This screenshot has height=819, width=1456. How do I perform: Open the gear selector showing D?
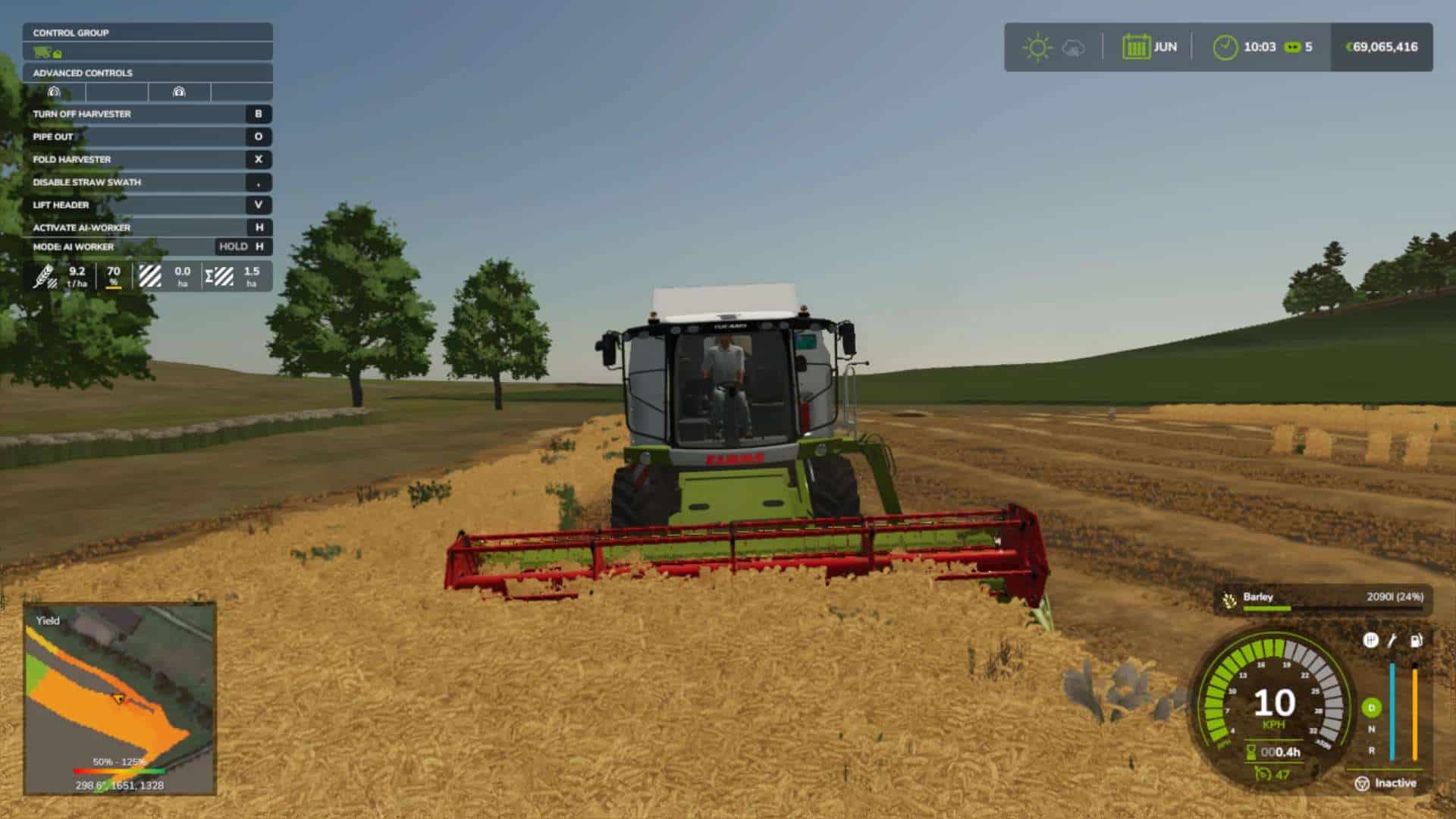point(1370,706)
